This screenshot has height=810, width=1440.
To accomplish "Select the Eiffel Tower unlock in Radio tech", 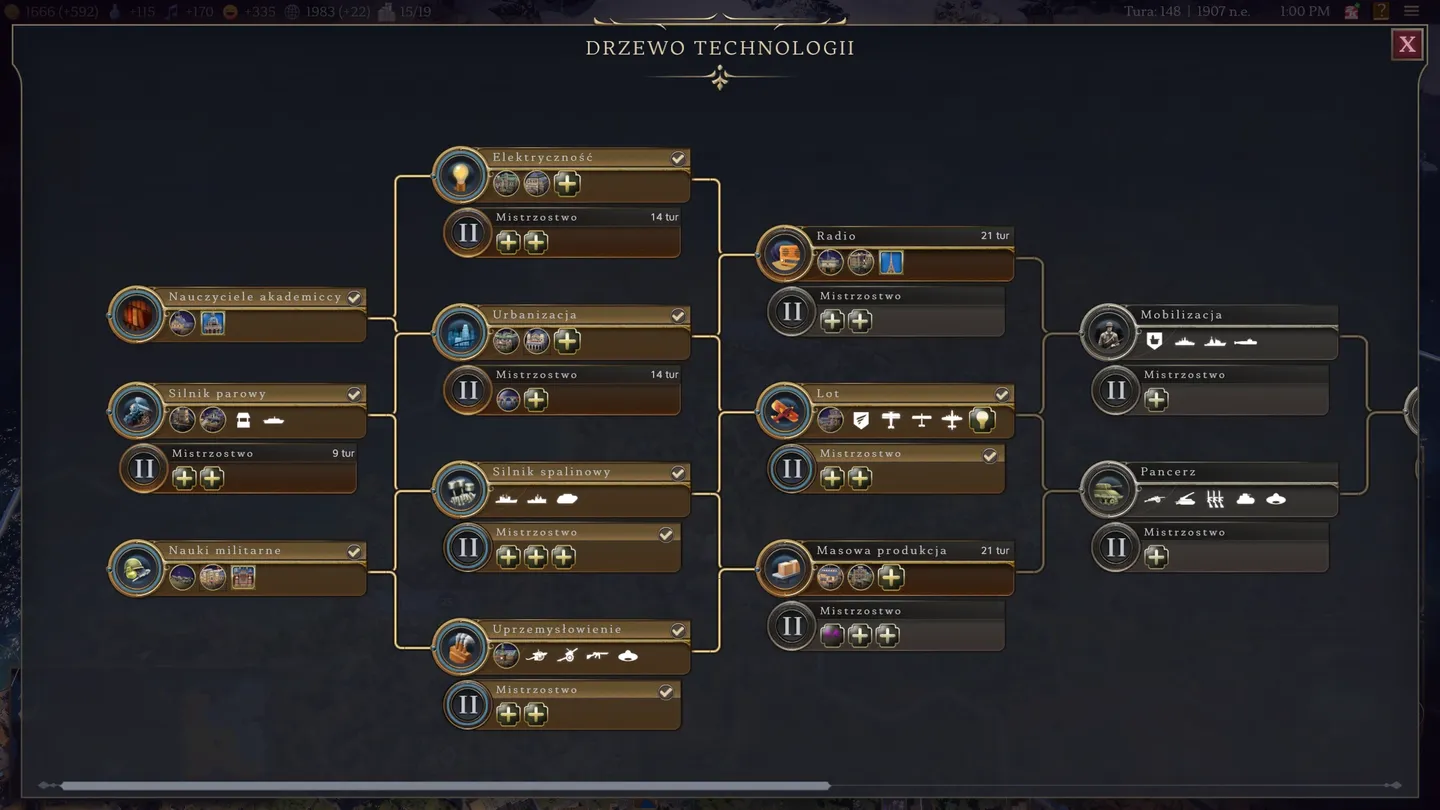I will (x=892, y=262).
